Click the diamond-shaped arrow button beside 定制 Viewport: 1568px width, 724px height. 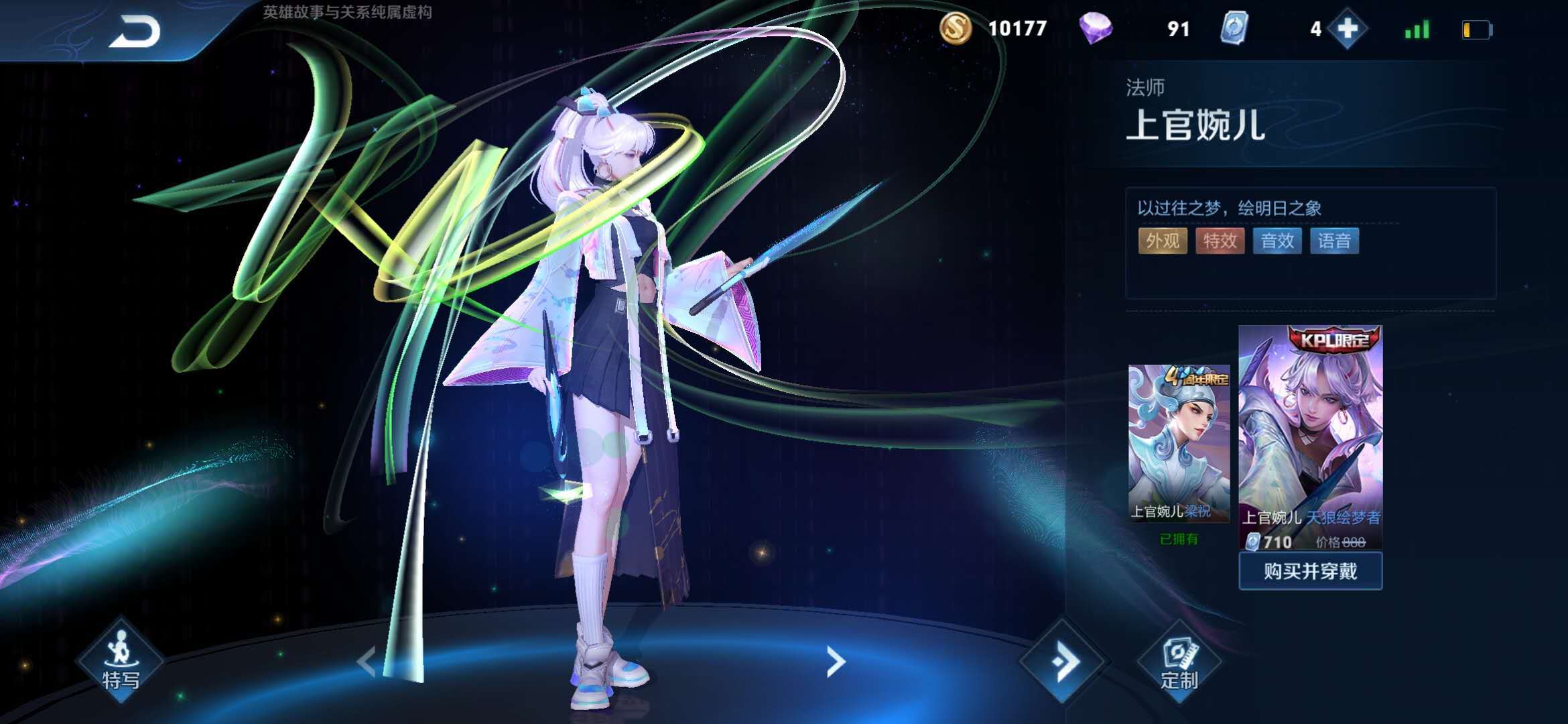(1063, 662)
